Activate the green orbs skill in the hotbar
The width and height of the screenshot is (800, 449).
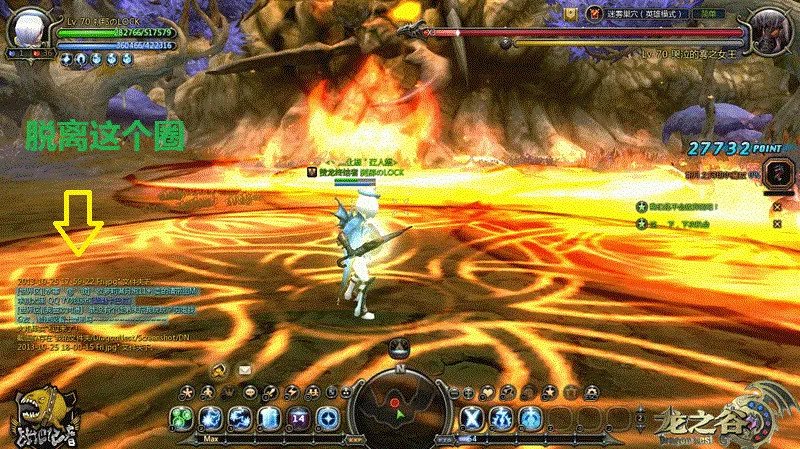tap(181, 417)
